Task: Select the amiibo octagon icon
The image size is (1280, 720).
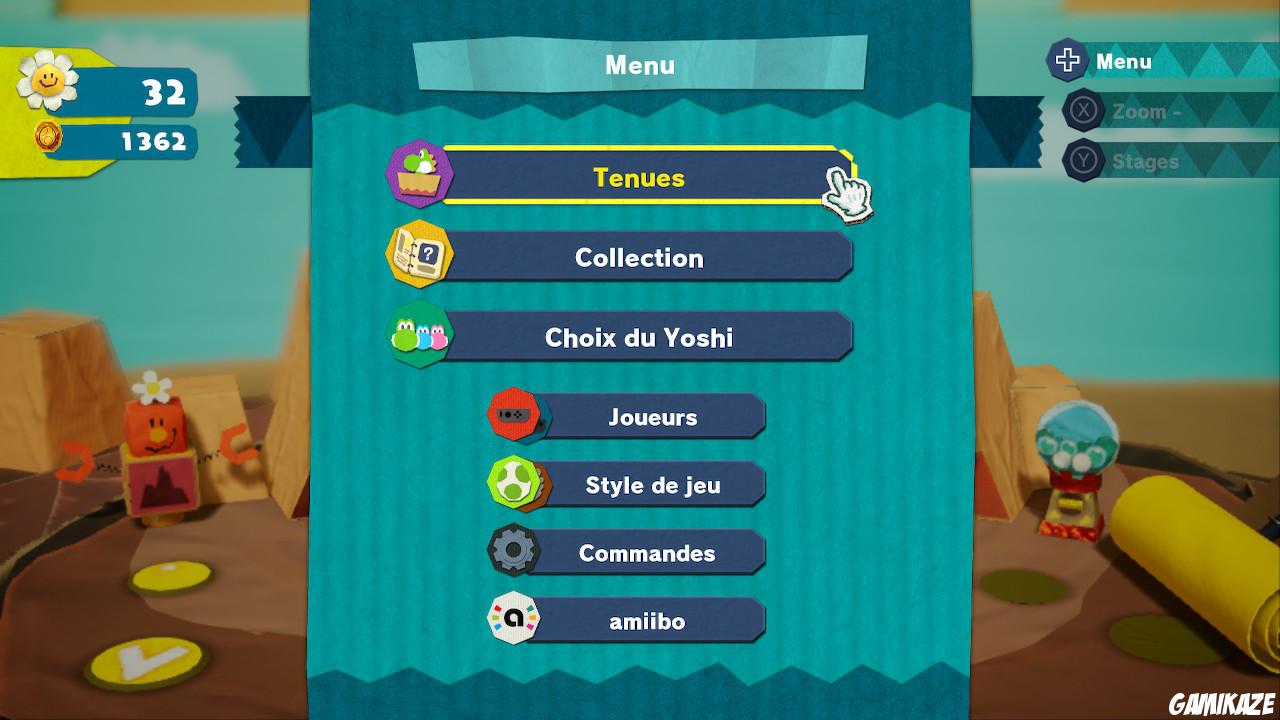Action: (516, 619)
